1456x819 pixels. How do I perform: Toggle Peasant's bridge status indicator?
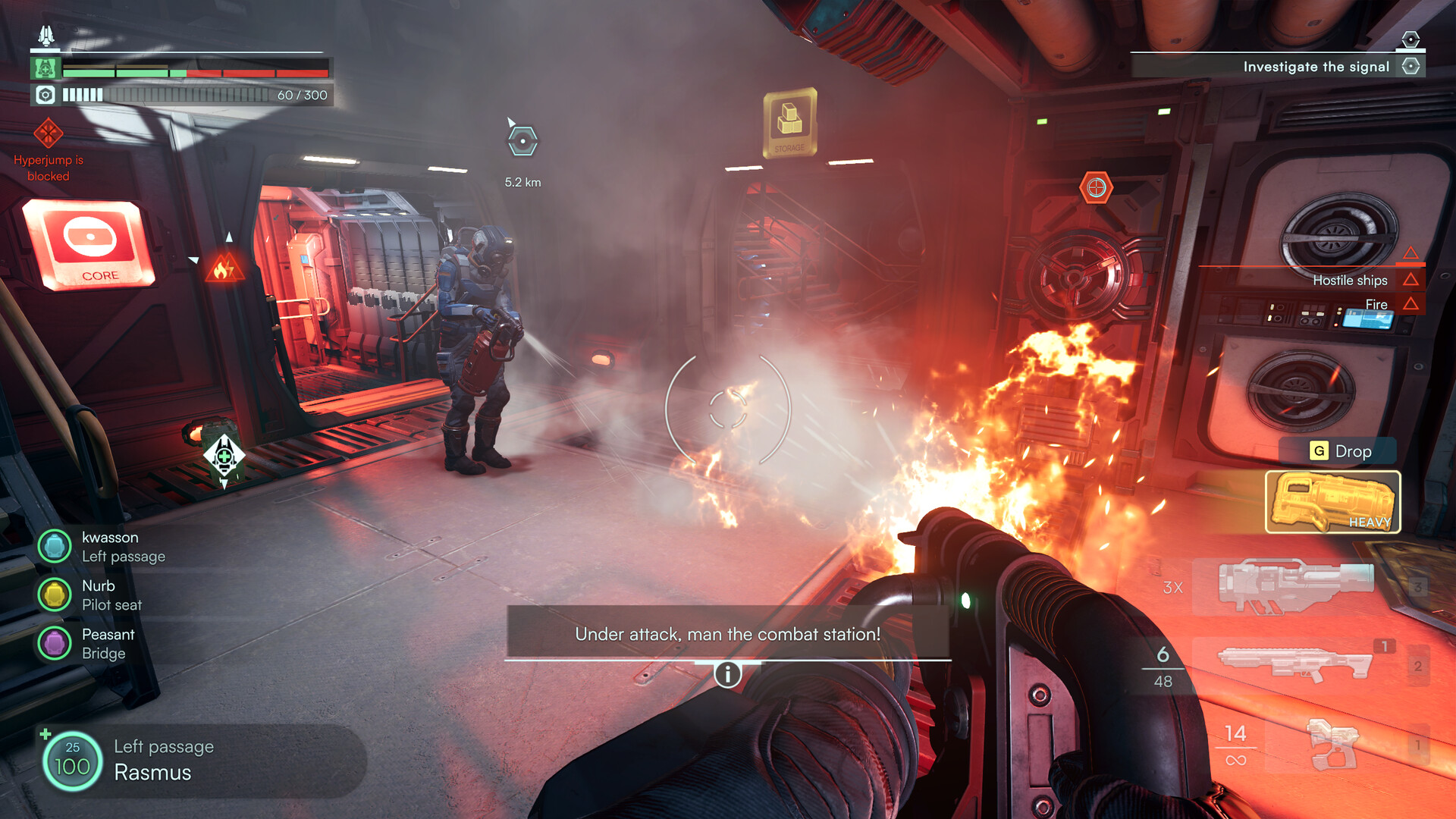click(54, 643)
